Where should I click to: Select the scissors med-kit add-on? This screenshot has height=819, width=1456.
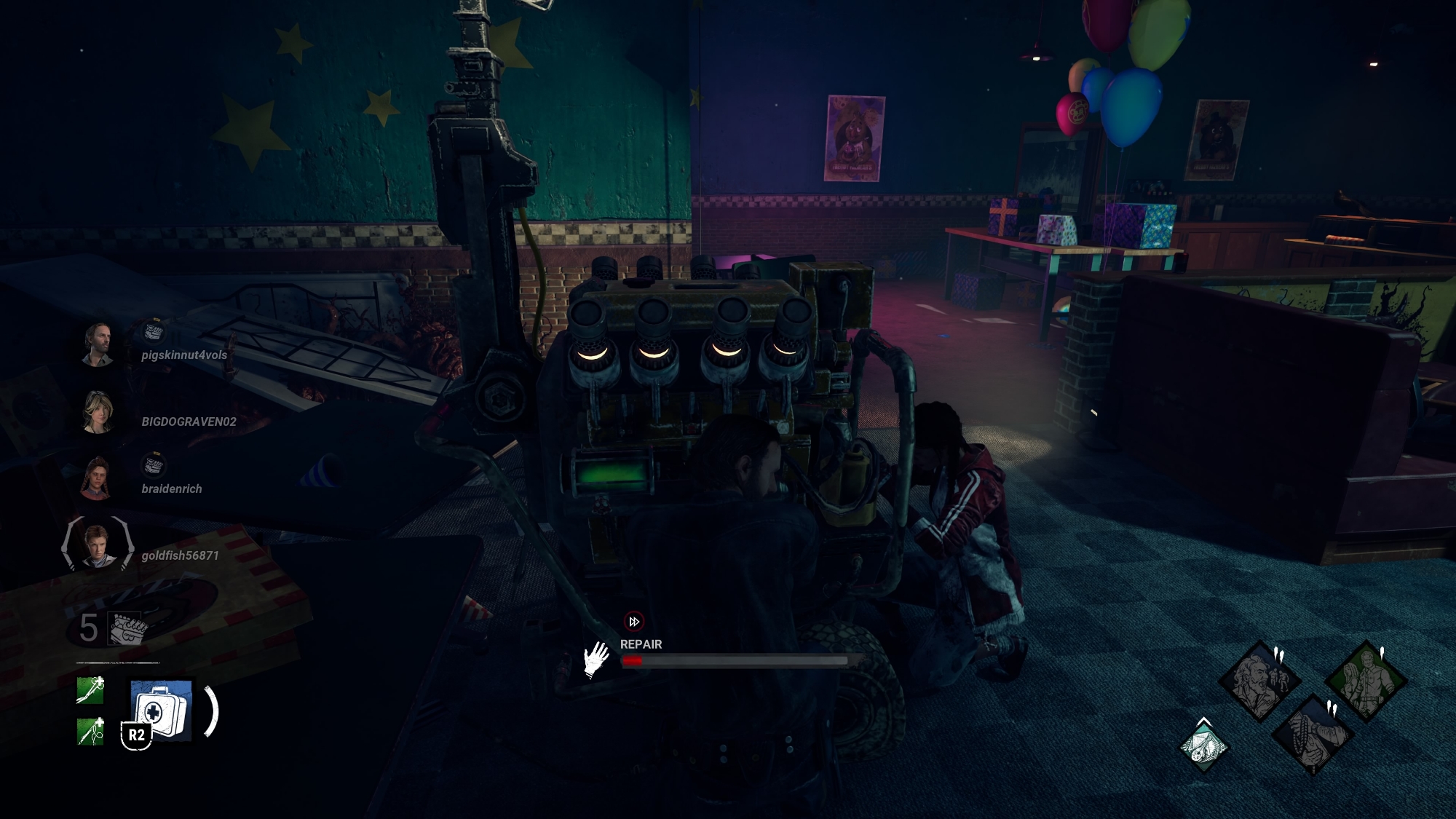[90, 690]
